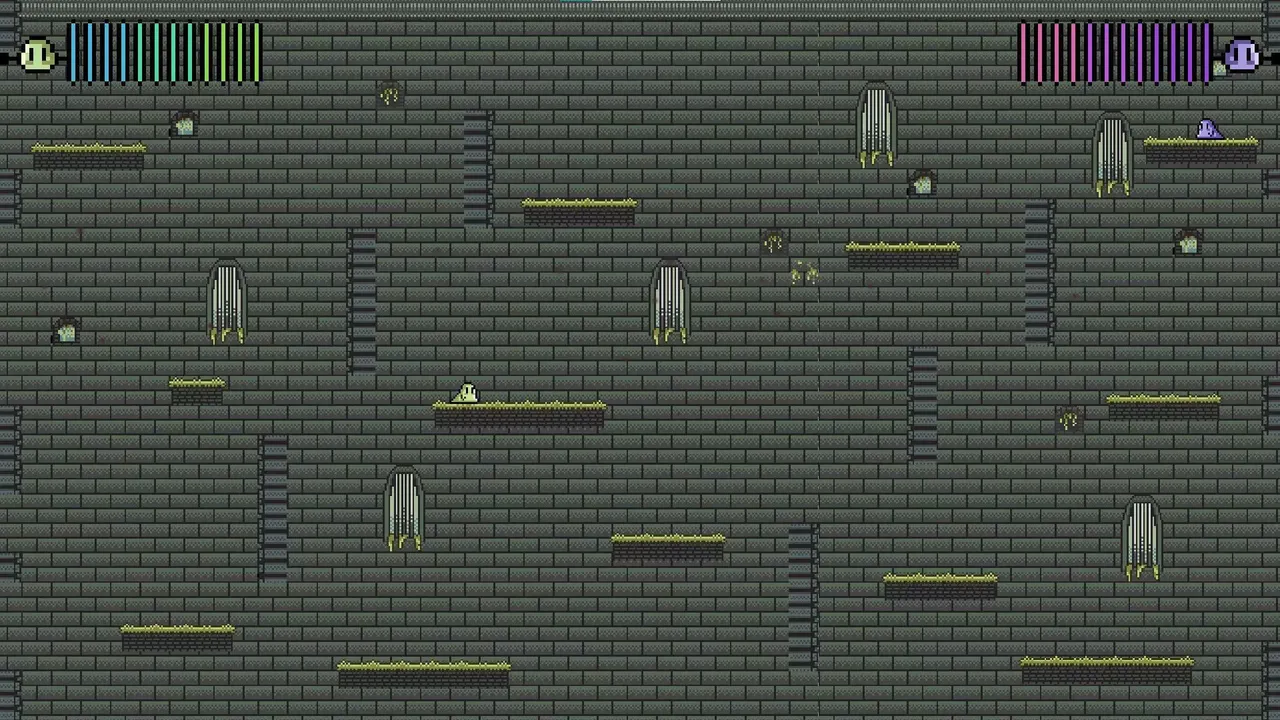Click the ghost creature hanging mid-left of screen
1280x720 pixels.
tap(226, 300)
